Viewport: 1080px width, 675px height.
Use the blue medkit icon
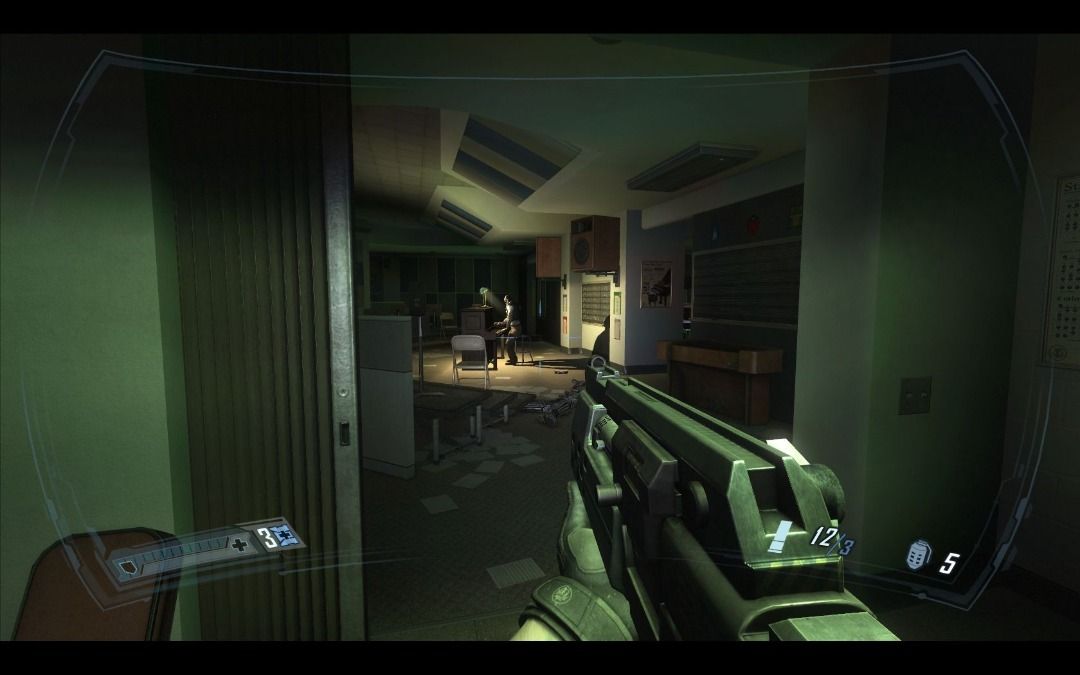click(285, 536)
